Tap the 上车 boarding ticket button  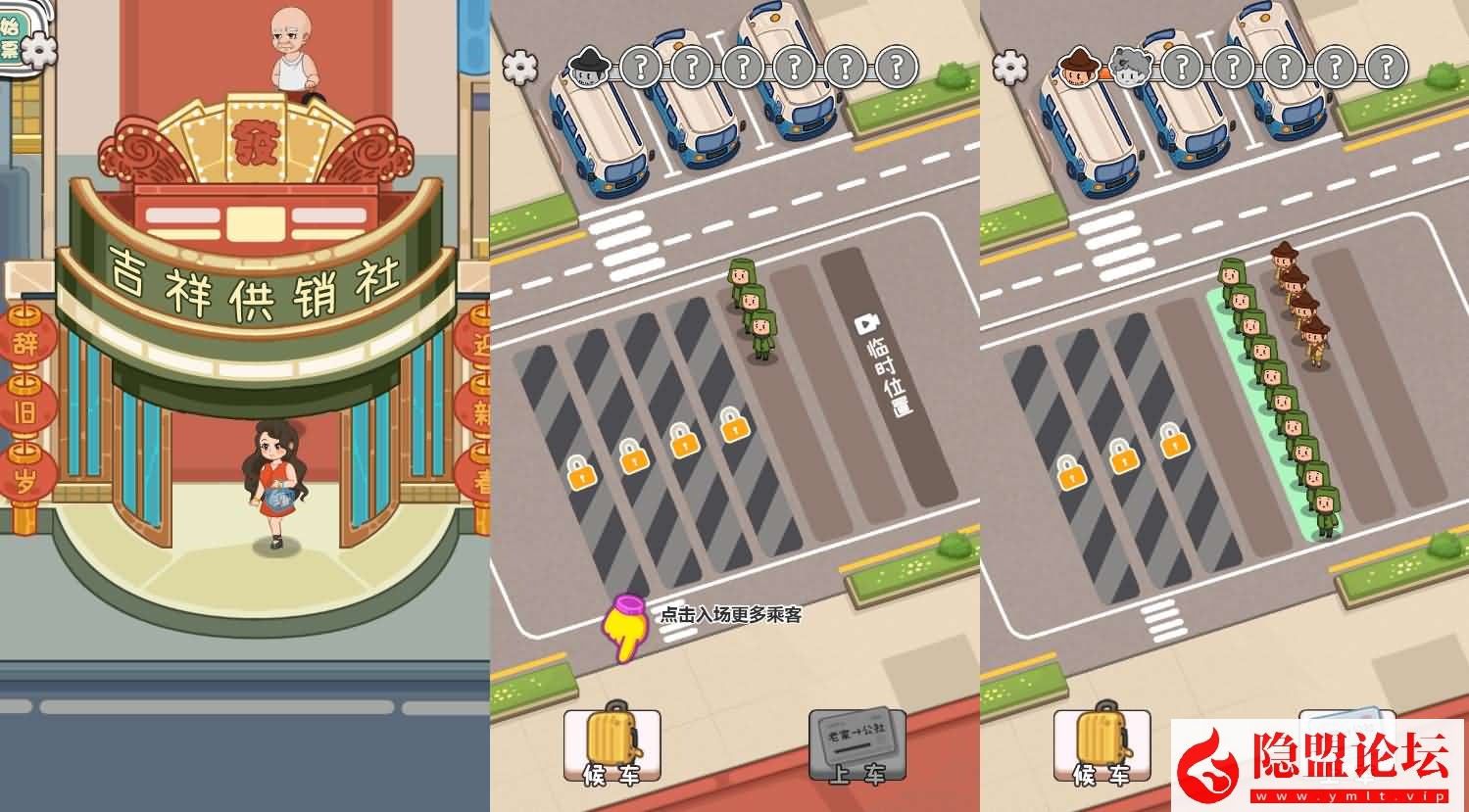pos(857,744)
